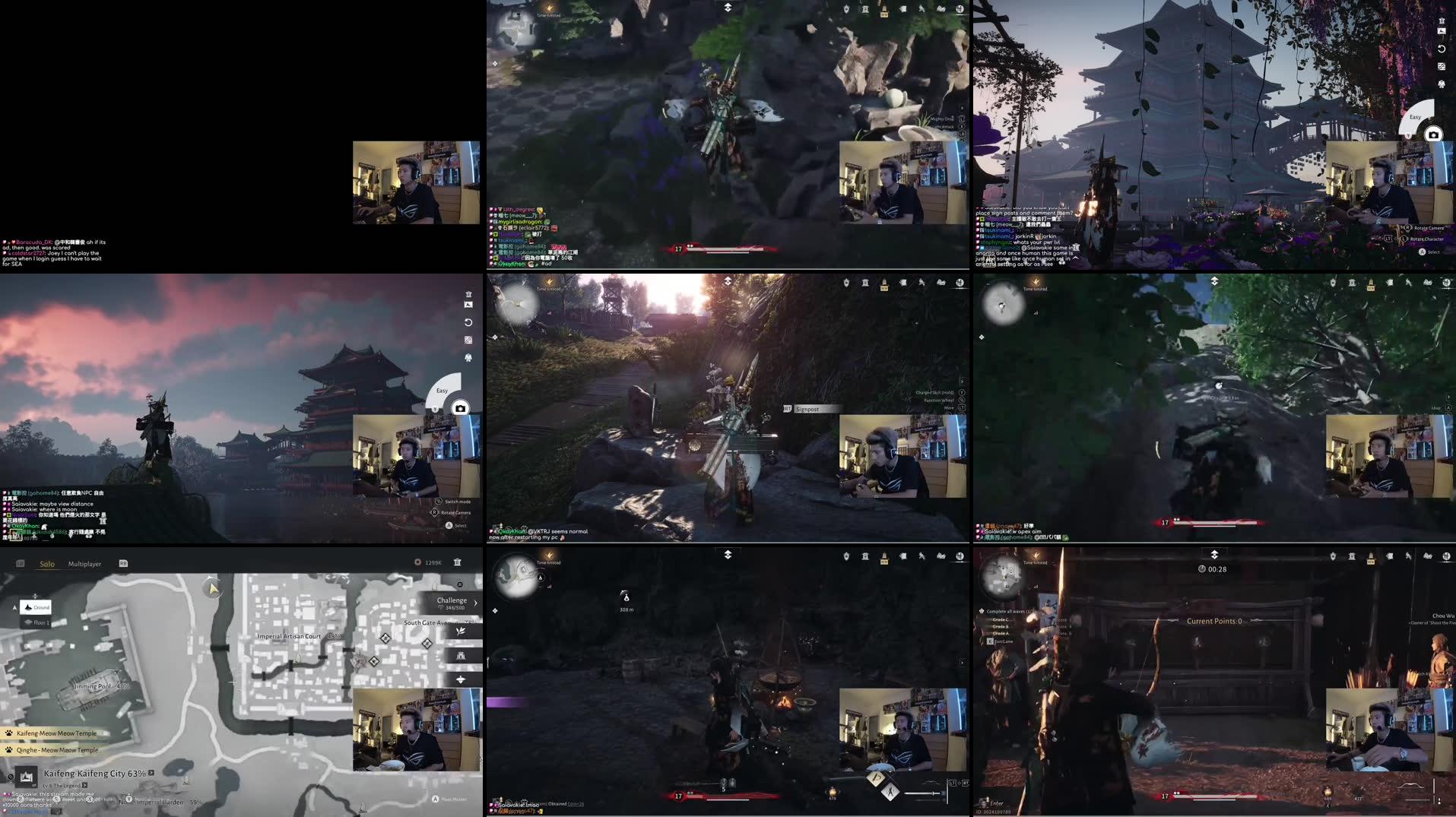Click the shield emblem icon in the top HUD

(846, 9)
